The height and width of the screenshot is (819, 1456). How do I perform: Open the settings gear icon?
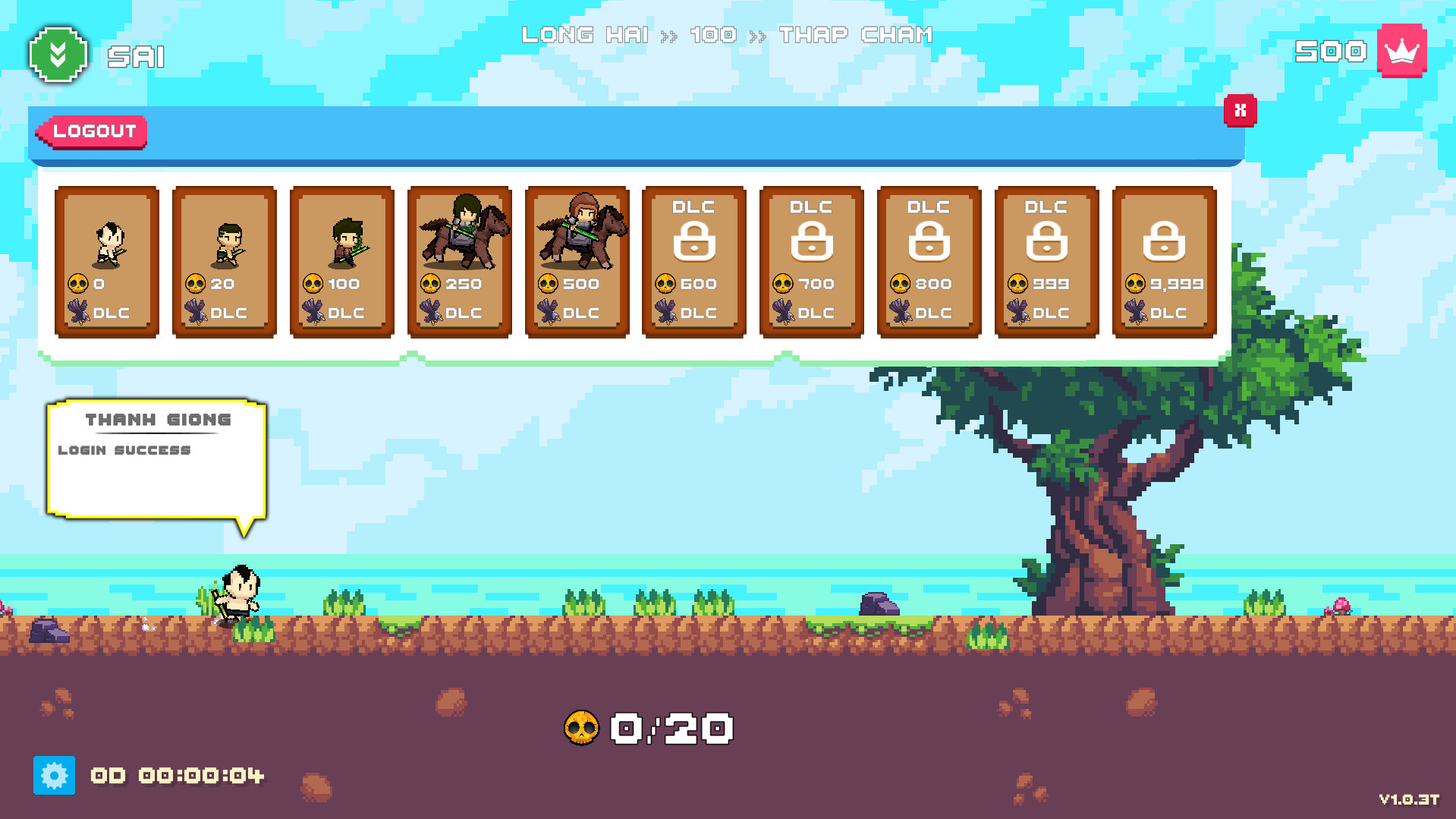click(54, 776)
